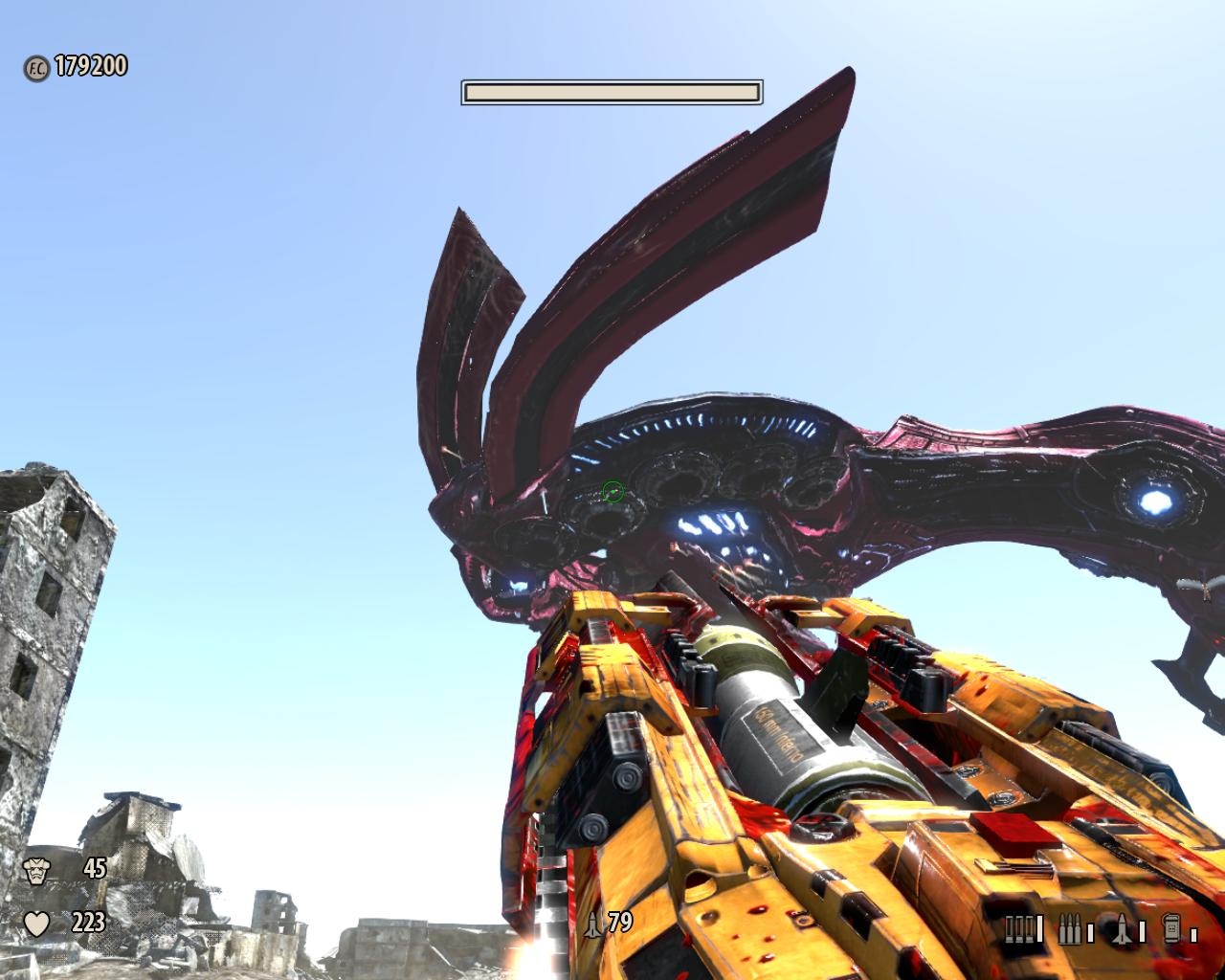Click the armor vest icon
Image resolution: width=1225 pixels, height=980 pixels.
[x=36, y=870]
